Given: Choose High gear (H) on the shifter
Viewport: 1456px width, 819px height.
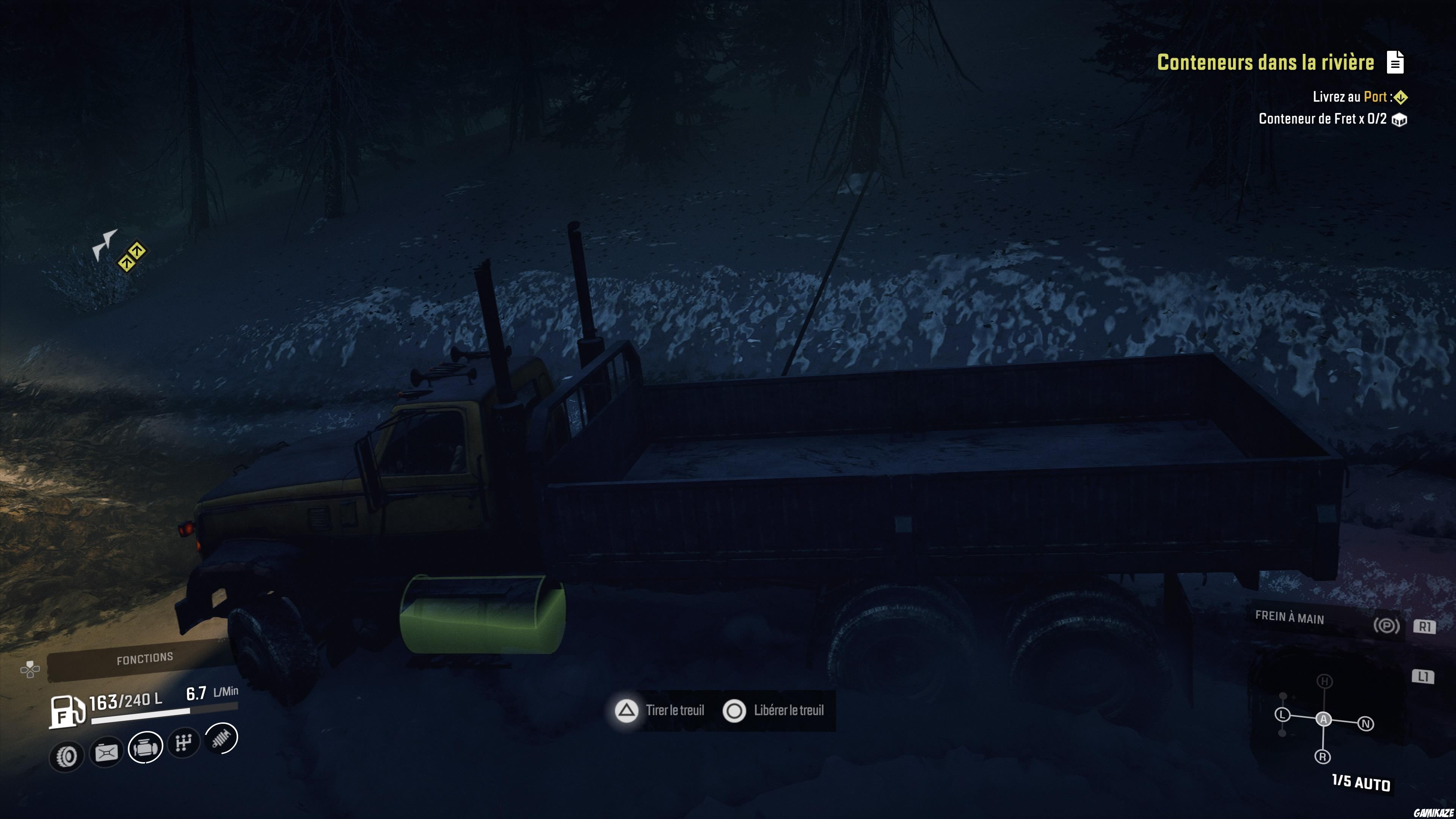Looking at the screenshot, I should (1324, 681).
